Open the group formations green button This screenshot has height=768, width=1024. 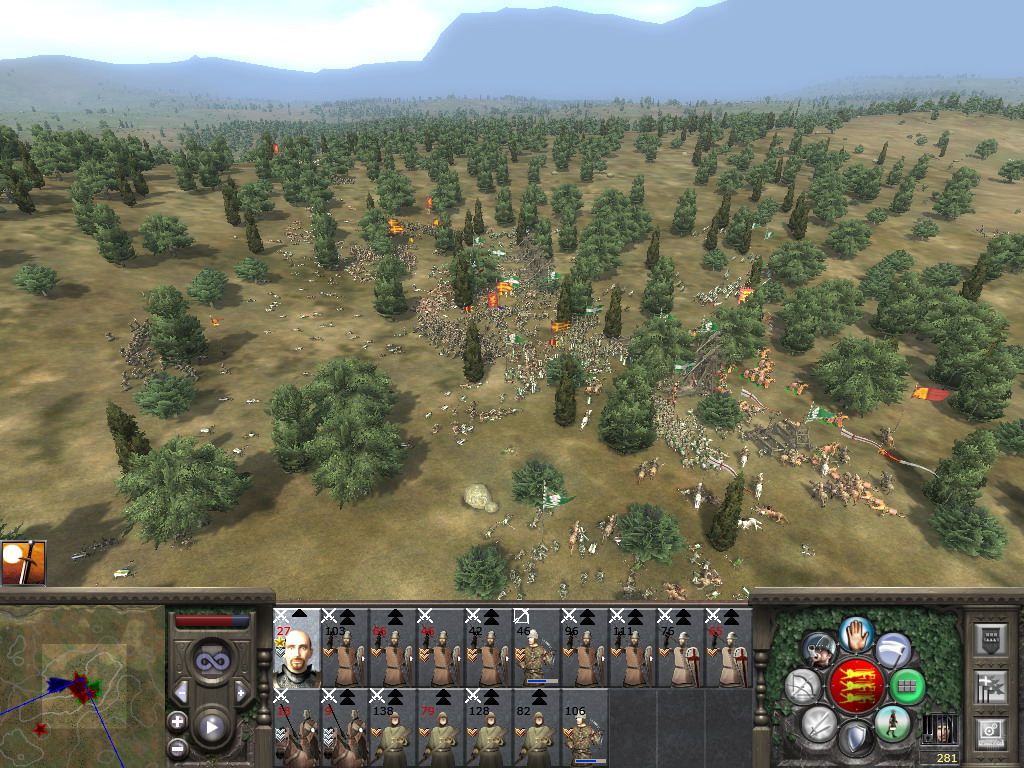click(908, 686)
